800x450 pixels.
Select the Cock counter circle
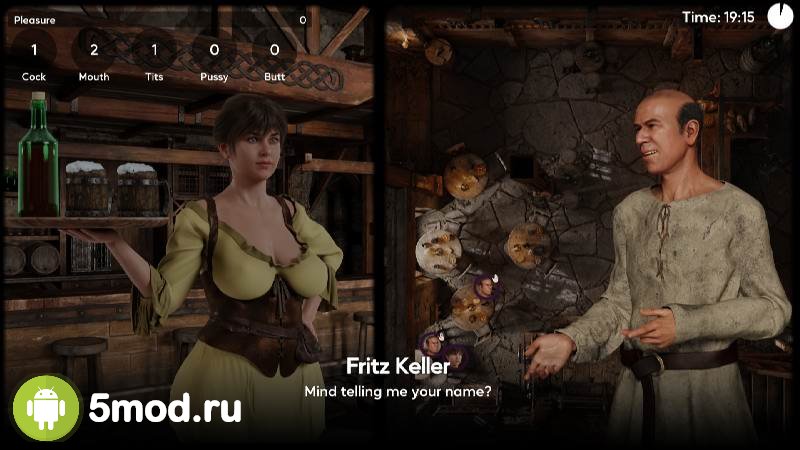(x=34, y=49)
